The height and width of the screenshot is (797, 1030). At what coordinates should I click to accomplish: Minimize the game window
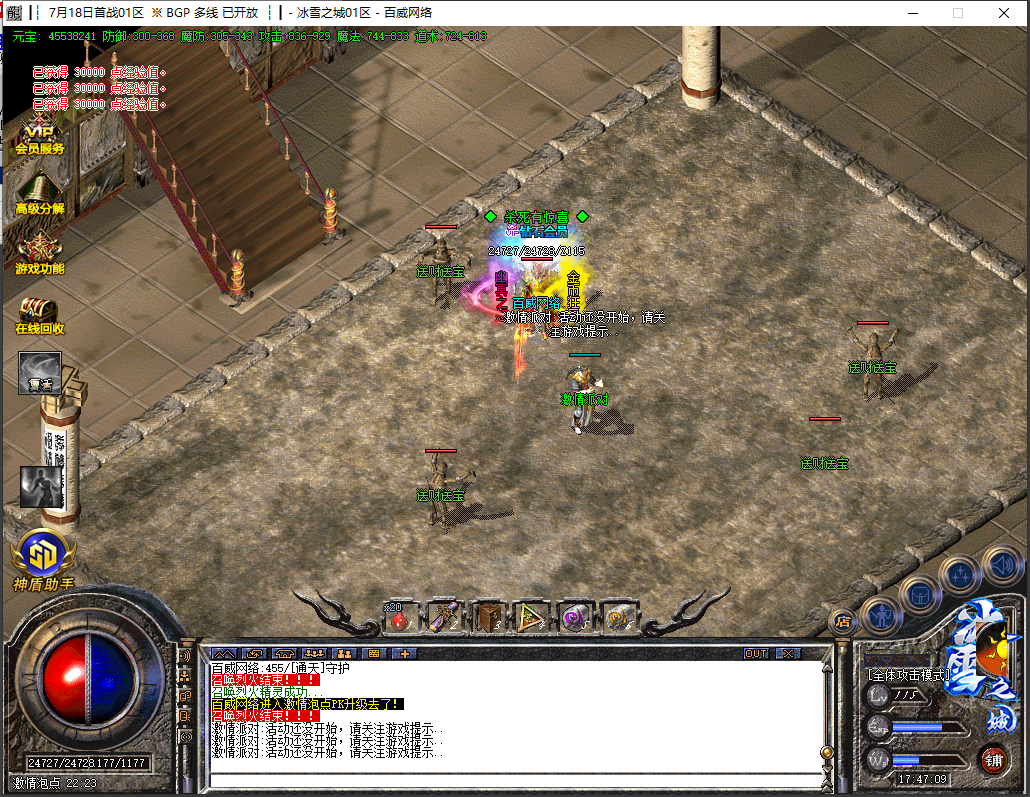[911, 13]
